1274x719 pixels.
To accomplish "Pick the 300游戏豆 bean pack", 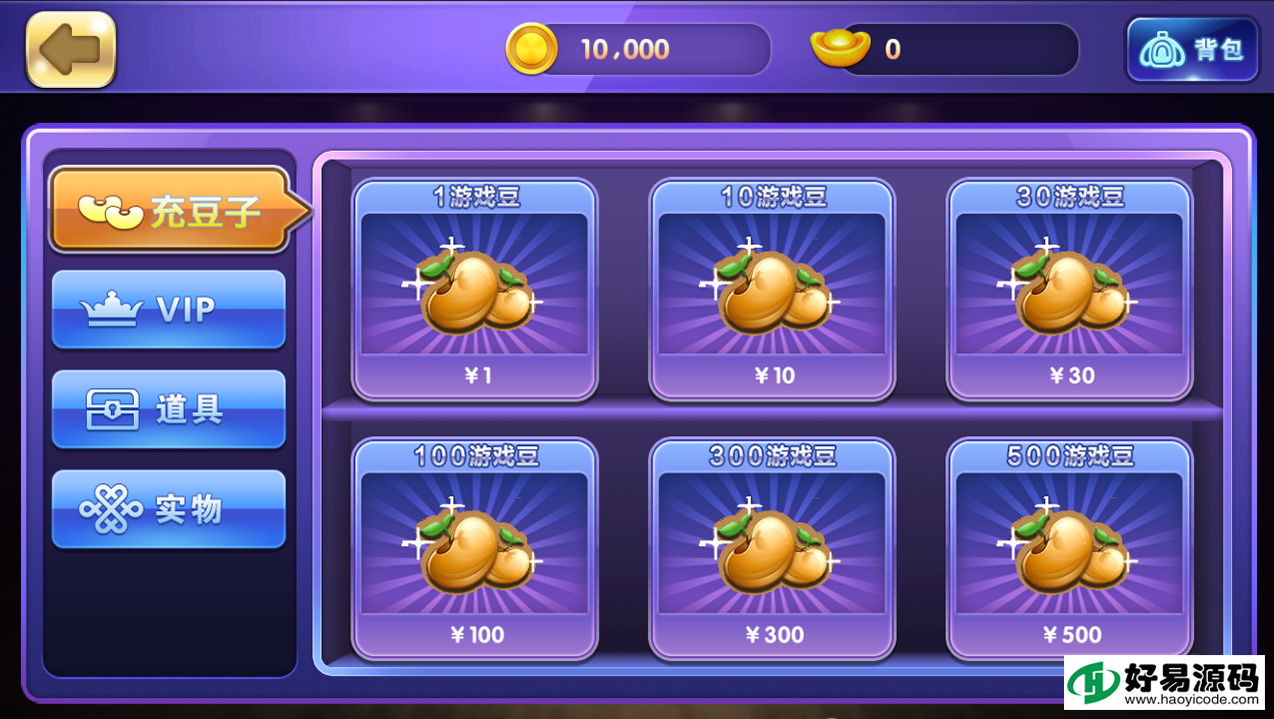I will [772, 548].
